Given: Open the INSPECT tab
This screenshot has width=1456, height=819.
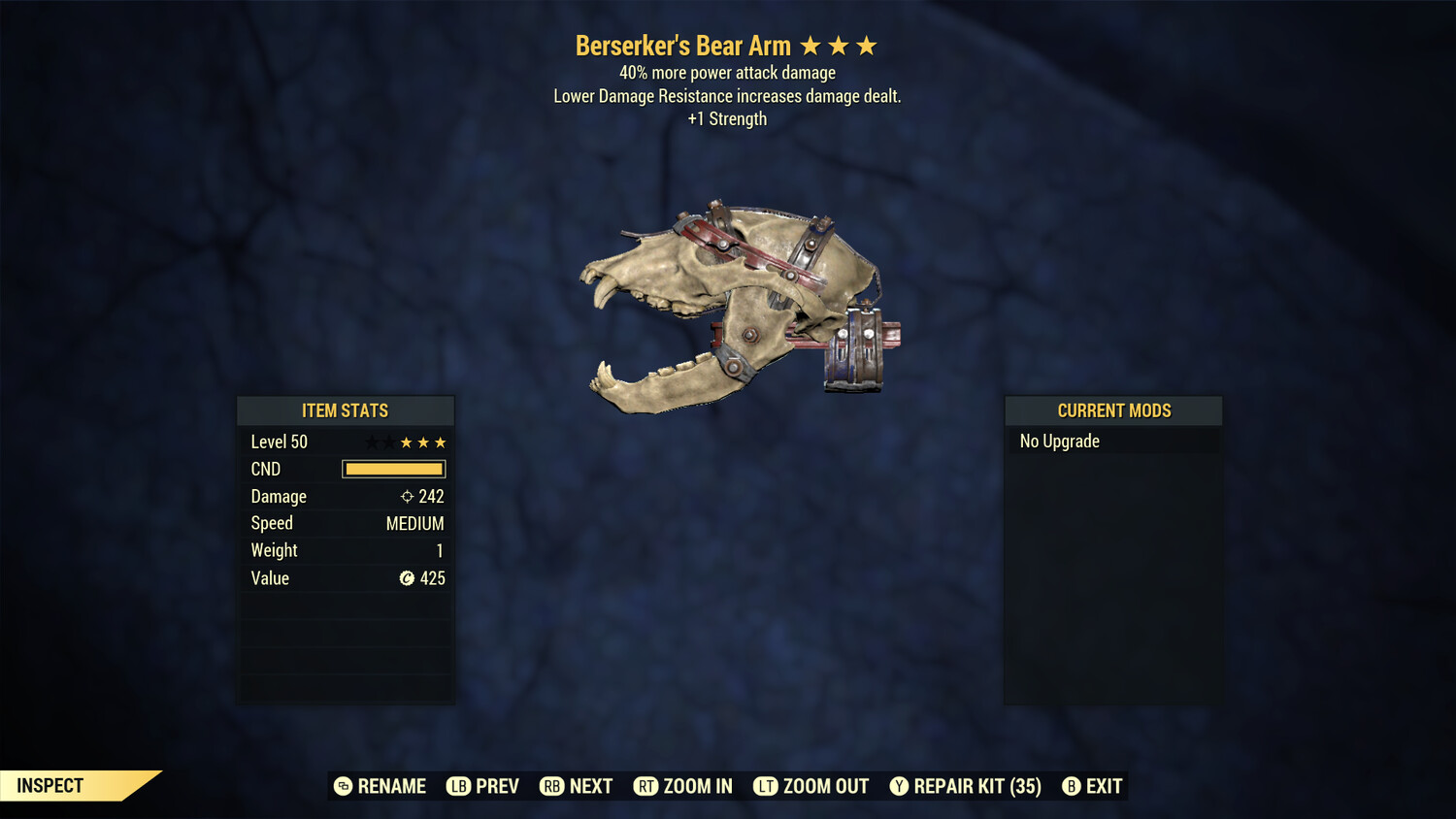Looking at the screenshot, I should [50, 786].
